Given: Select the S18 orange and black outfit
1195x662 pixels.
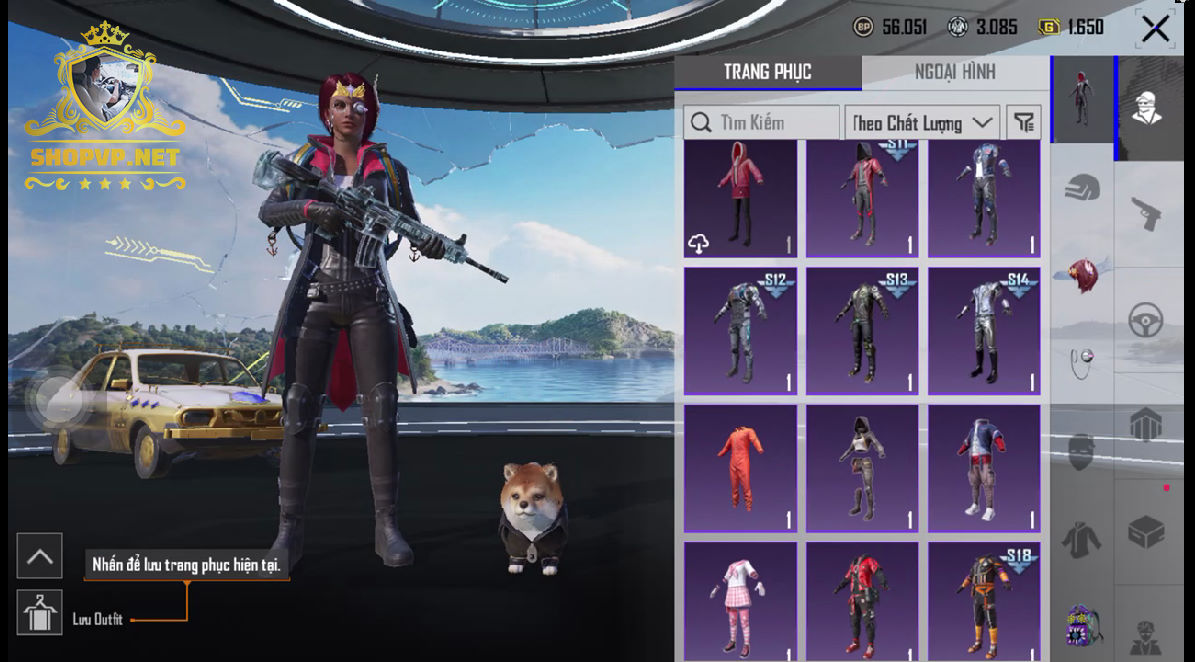Looking at the screenshot, I should click(x=984, y=600).
